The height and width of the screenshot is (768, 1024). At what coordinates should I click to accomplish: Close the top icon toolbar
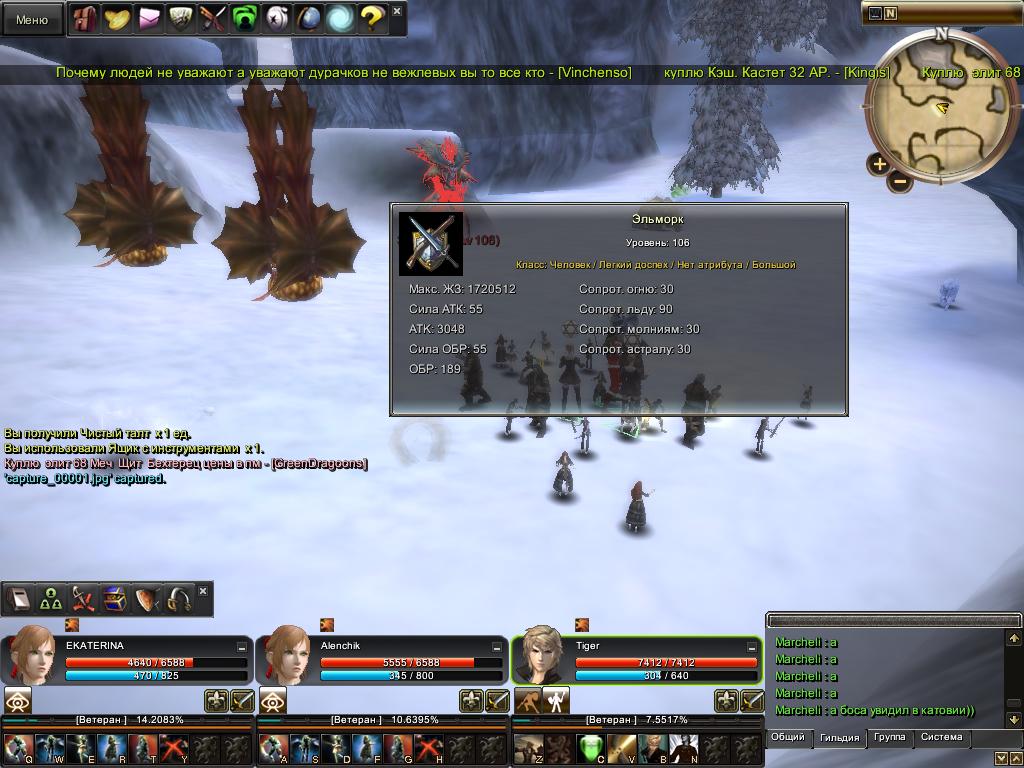click(x=397, y=11)
